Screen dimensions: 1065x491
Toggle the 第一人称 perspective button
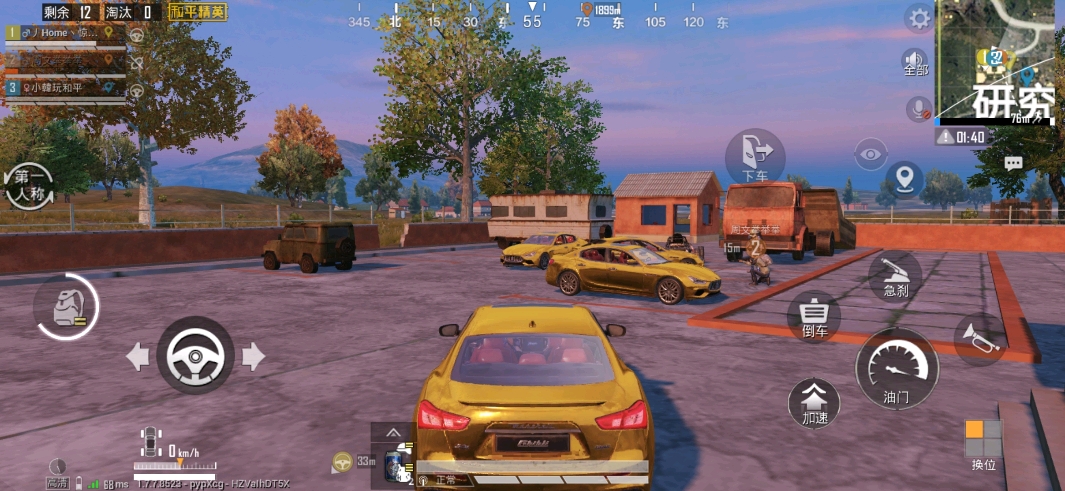pyautogui.click(x=29, y=185)
